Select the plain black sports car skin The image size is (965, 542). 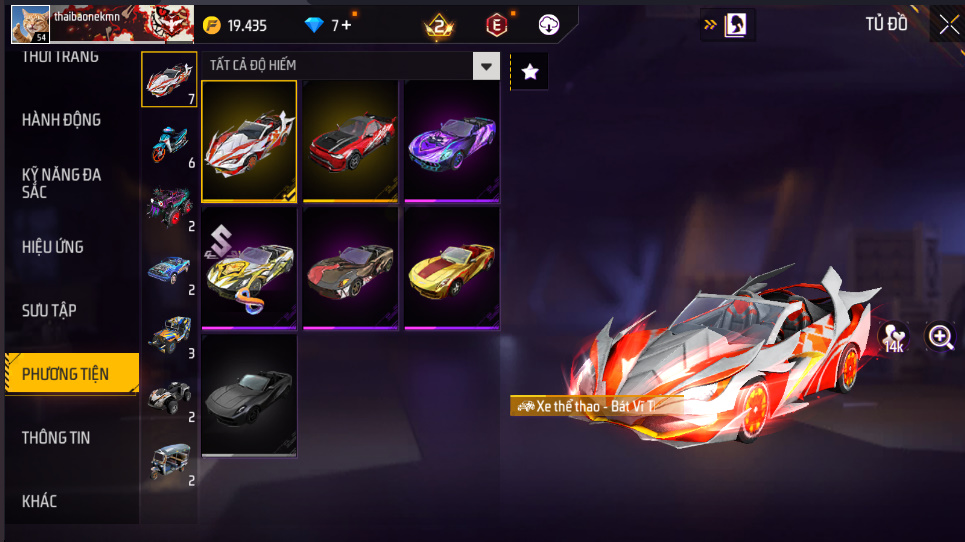point(250,396)
